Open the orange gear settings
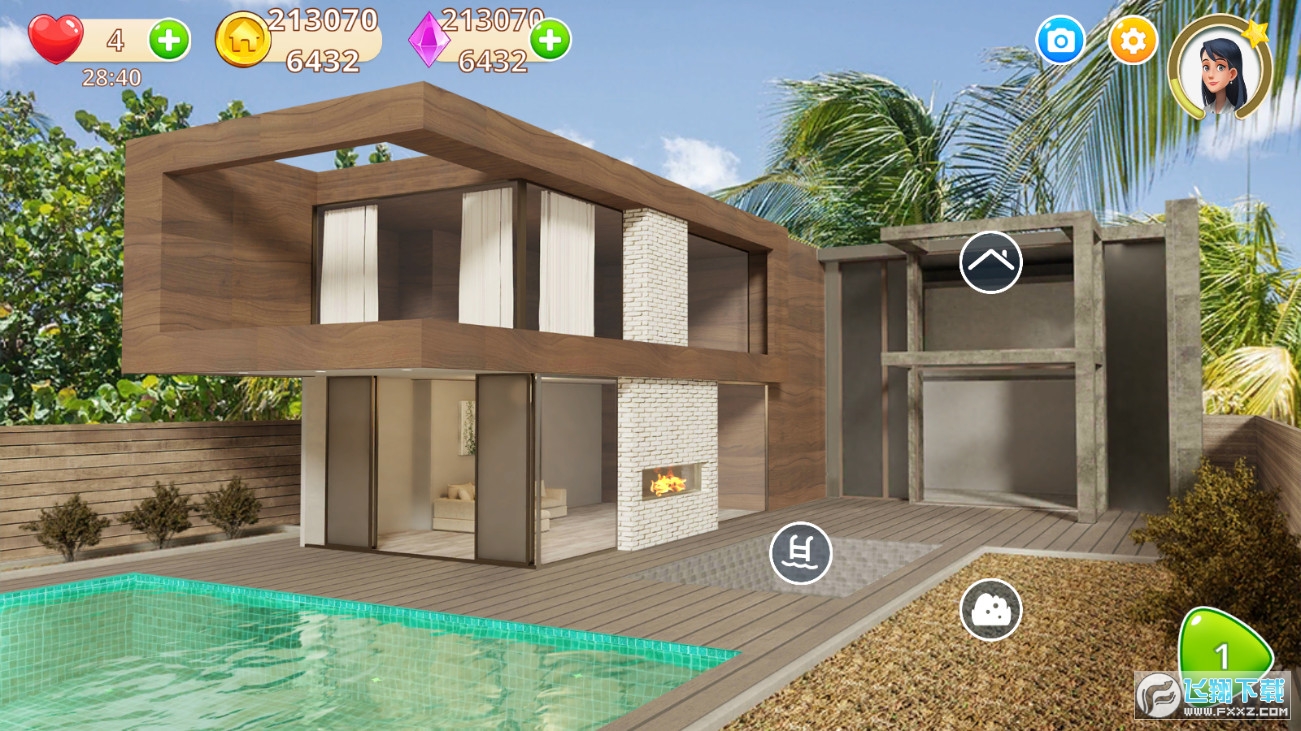1301x731 pixels. 1133,41
